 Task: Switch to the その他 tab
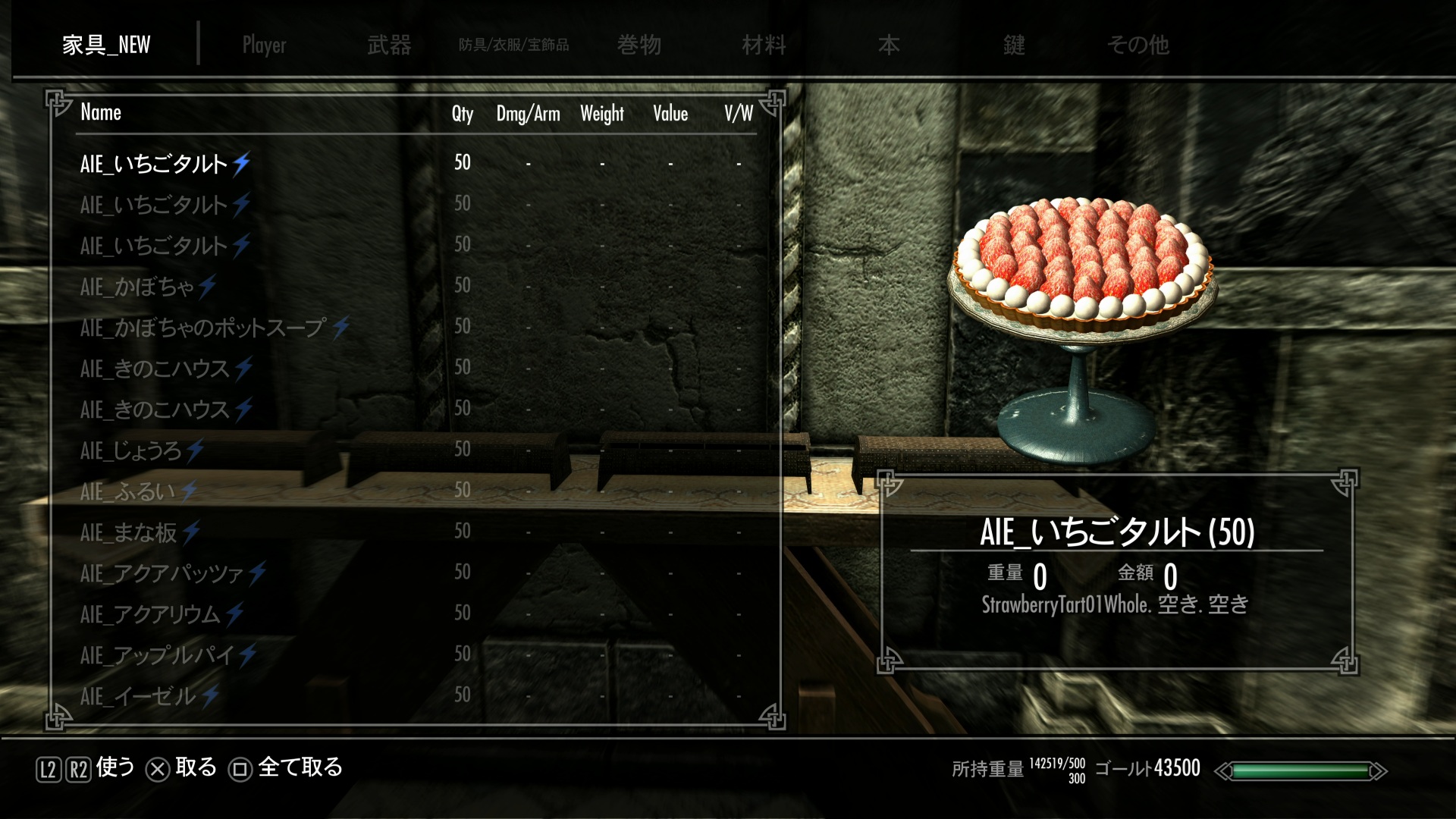(1137, 45)
